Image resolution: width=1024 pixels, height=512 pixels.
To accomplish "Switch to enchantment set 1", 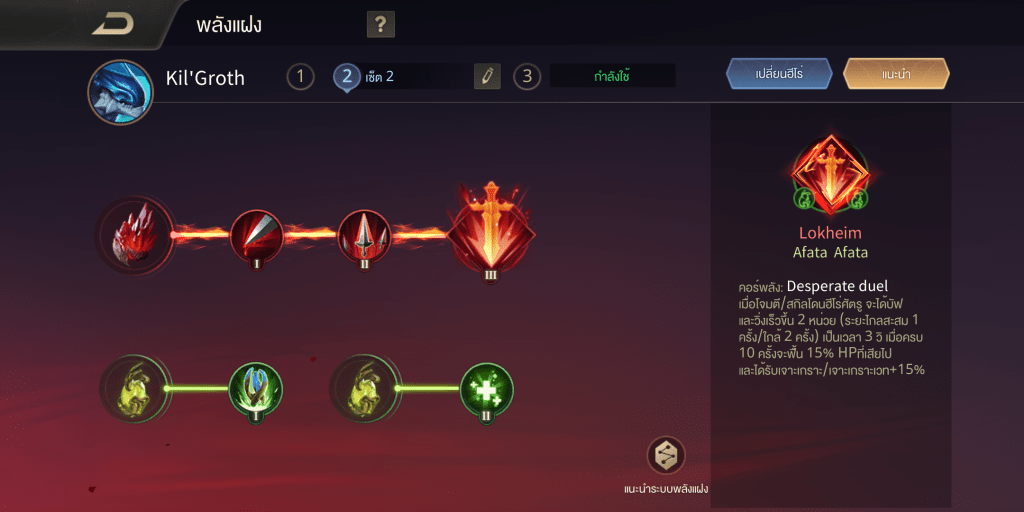I will (300, 76).
